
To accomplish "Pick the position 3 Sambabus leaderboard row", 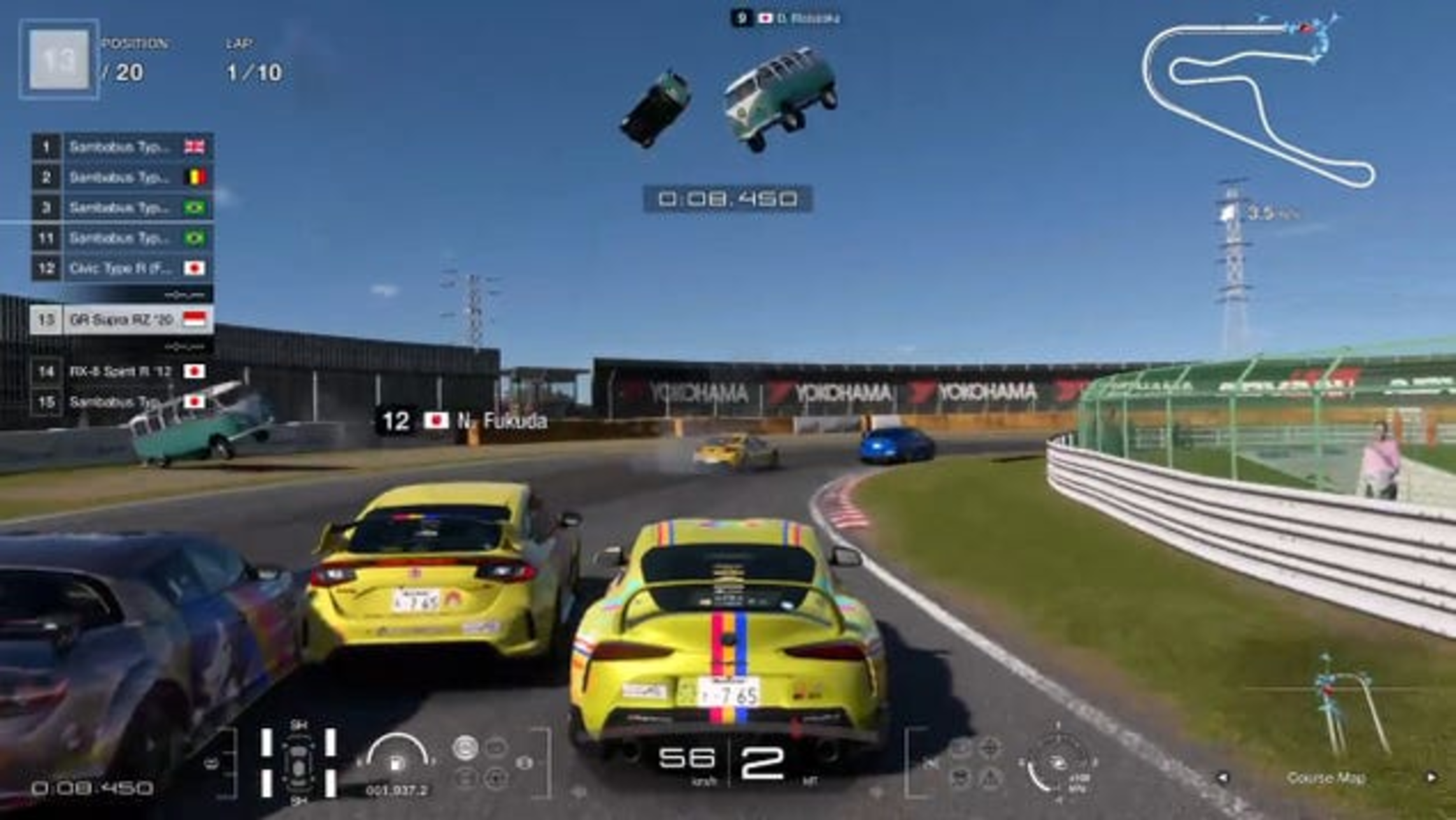I will tap(122, 208).
